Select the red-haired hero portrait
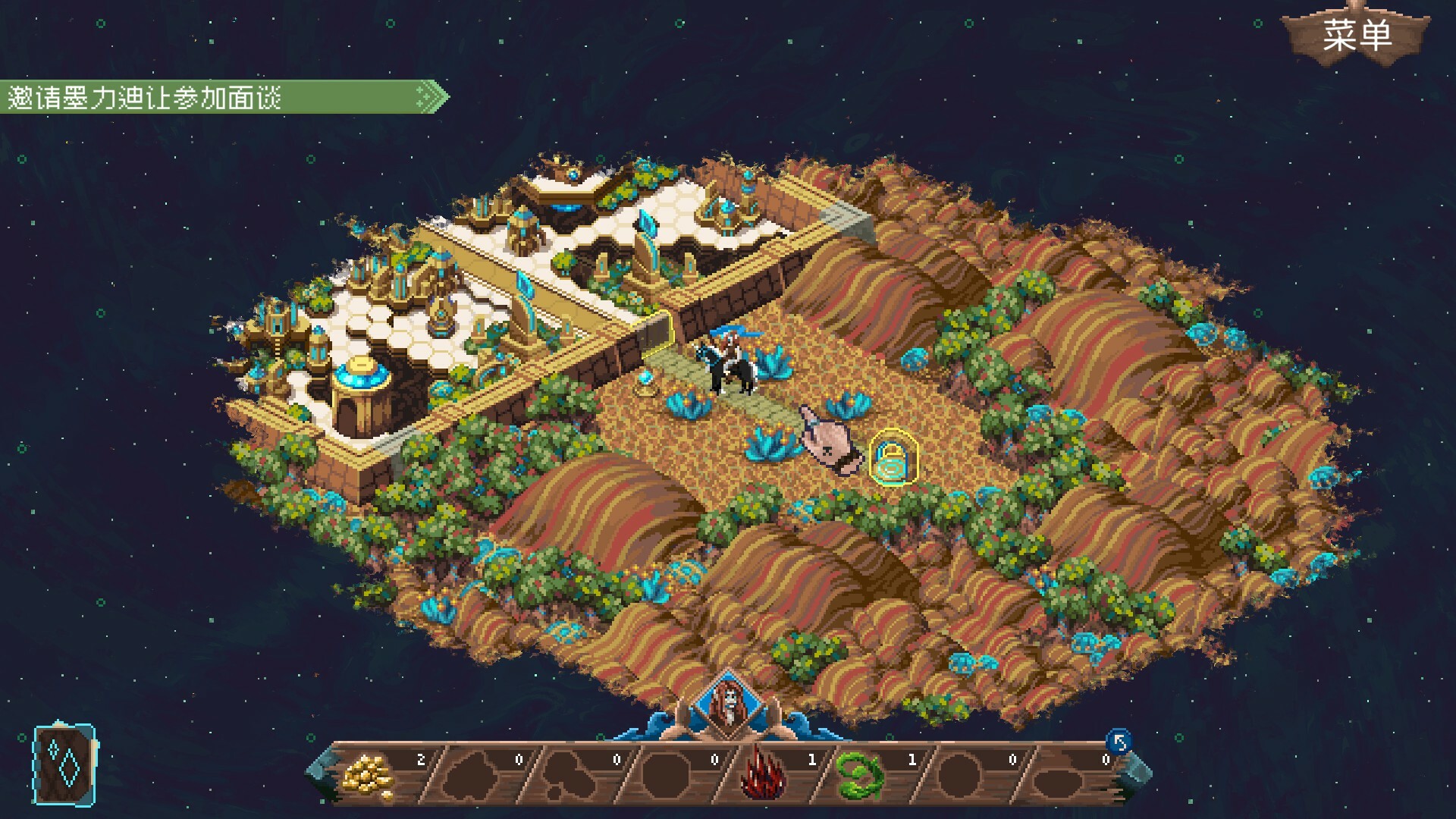The image size is (1456, 819). tap(728, 705)
